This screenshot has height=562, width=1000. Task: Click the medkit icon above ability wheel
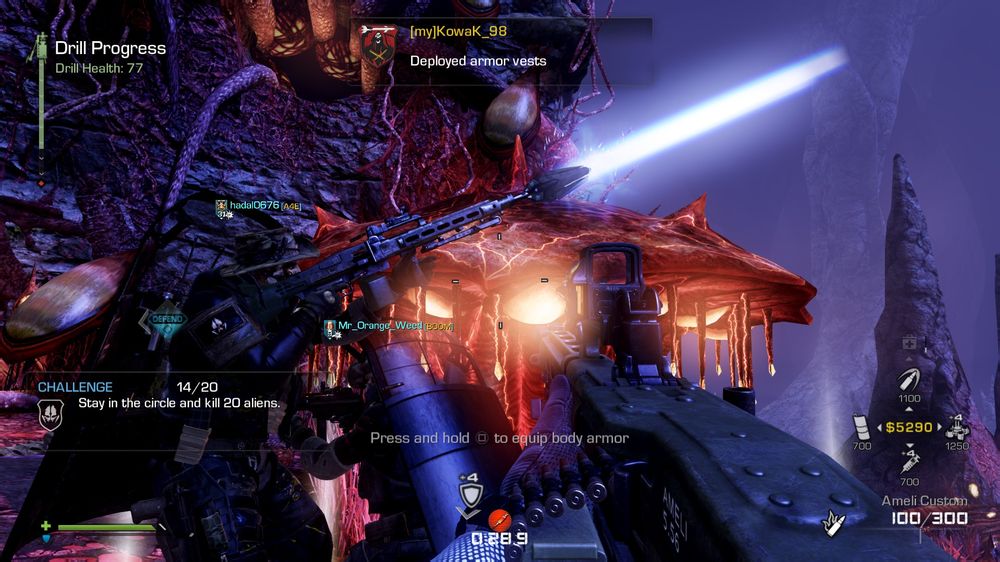click(x=909, y=343)
